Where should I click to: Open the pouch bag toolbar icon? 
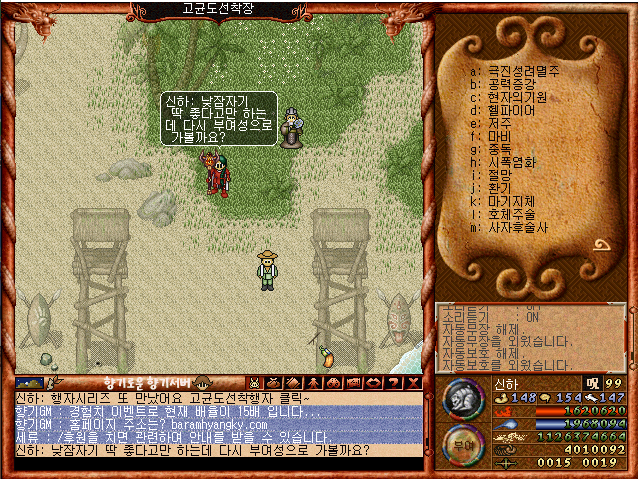click(274, 383)
